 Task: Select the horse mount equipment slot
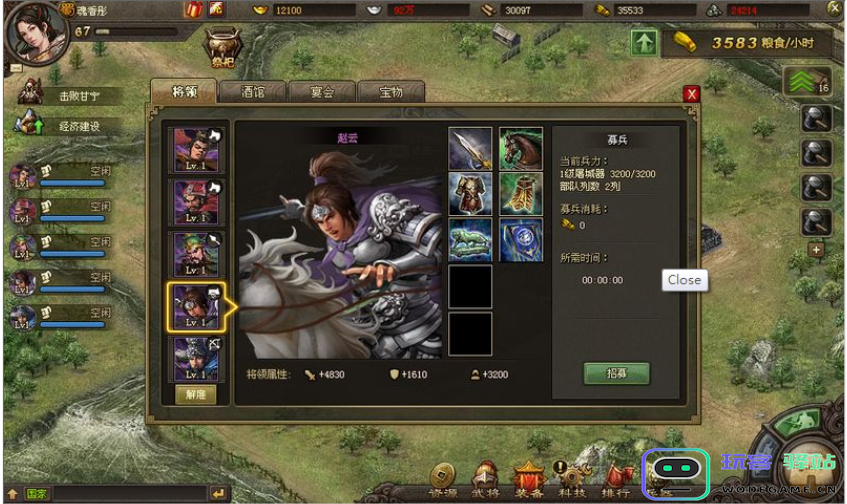pyautogui.click(x=521, y=149)
